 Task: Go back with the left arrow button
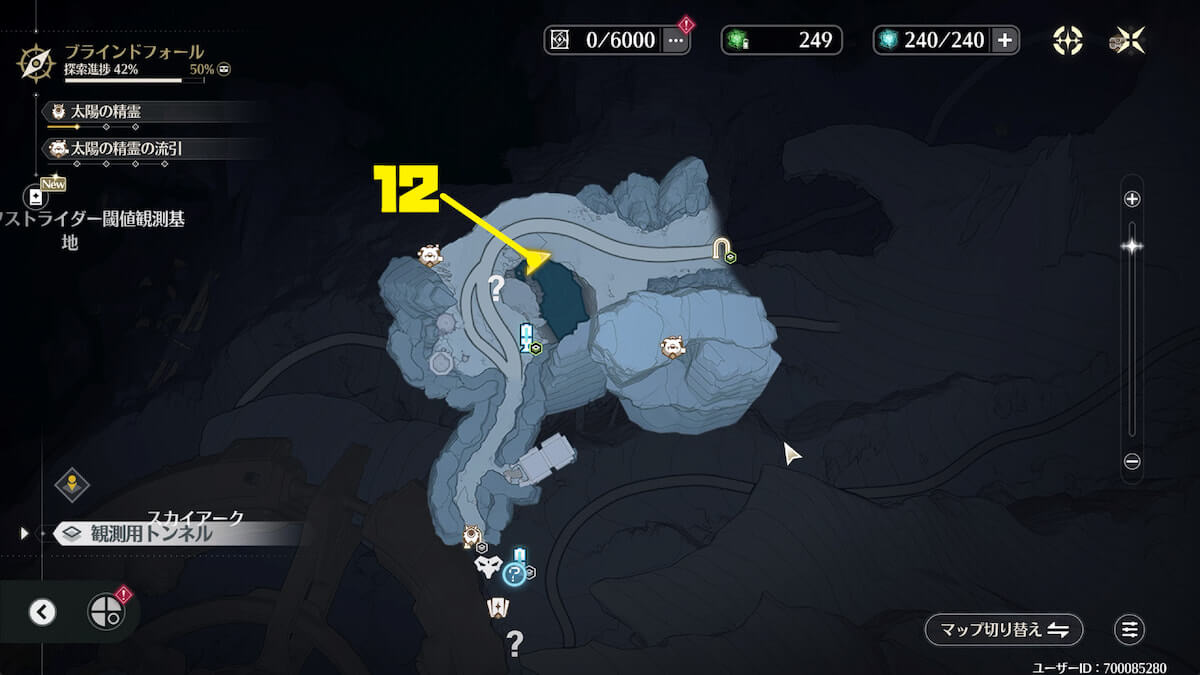click(x=42, y=612)
